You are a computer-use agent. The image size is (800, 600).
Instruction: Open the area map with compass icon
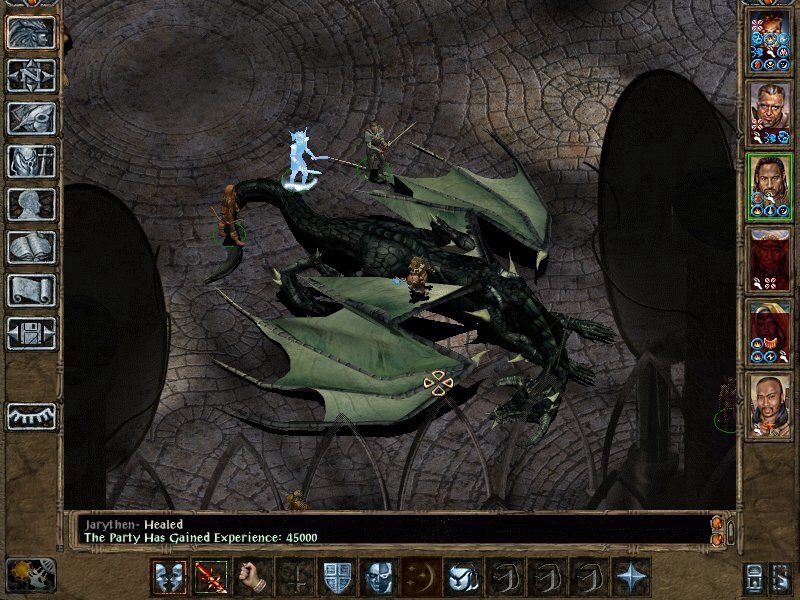32,75
